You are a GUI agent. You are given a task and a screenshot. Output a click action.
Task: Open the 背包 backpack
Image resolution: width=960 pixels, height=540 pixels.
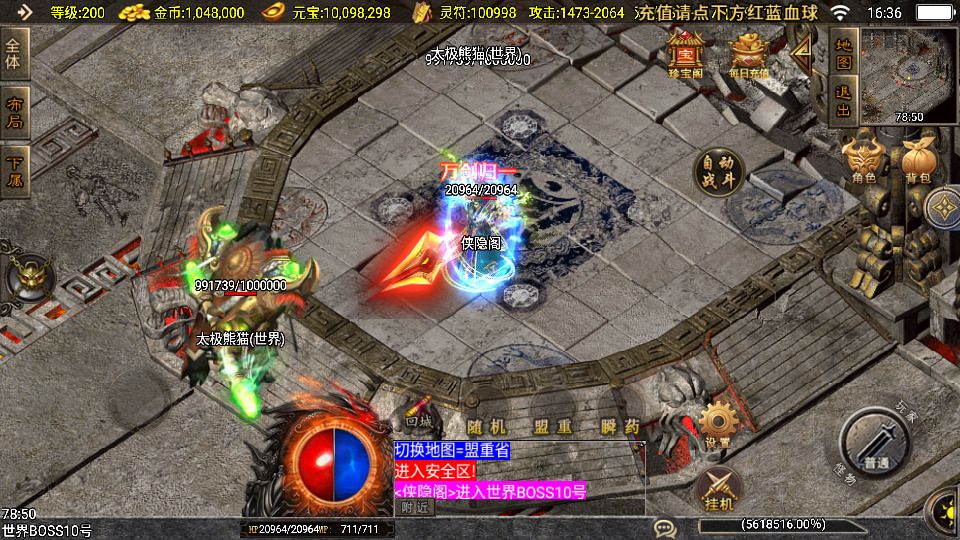[918, 162]
